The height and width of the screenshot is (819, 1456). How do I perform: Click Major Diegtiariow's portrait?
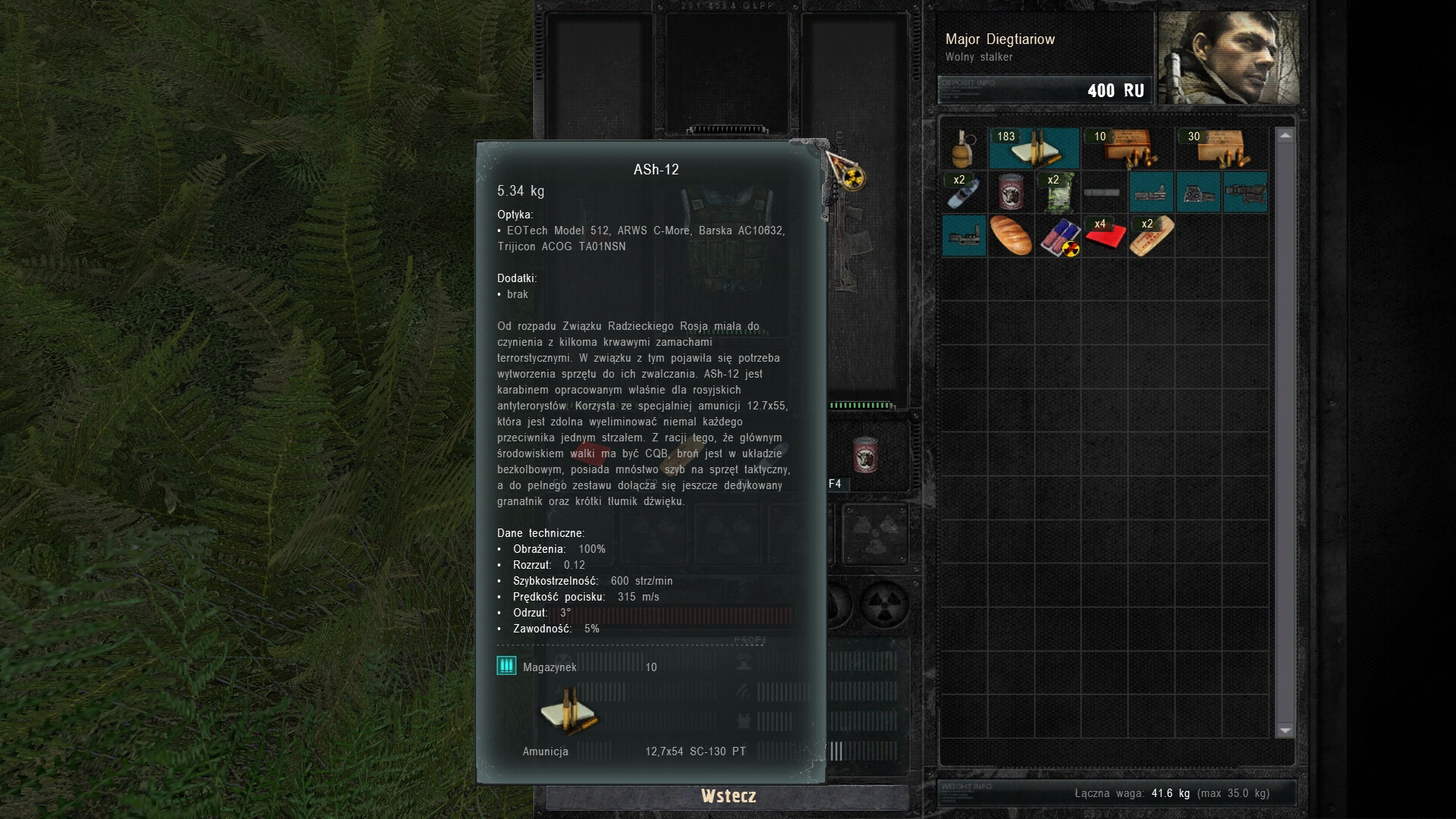[x=1228, y=58]
